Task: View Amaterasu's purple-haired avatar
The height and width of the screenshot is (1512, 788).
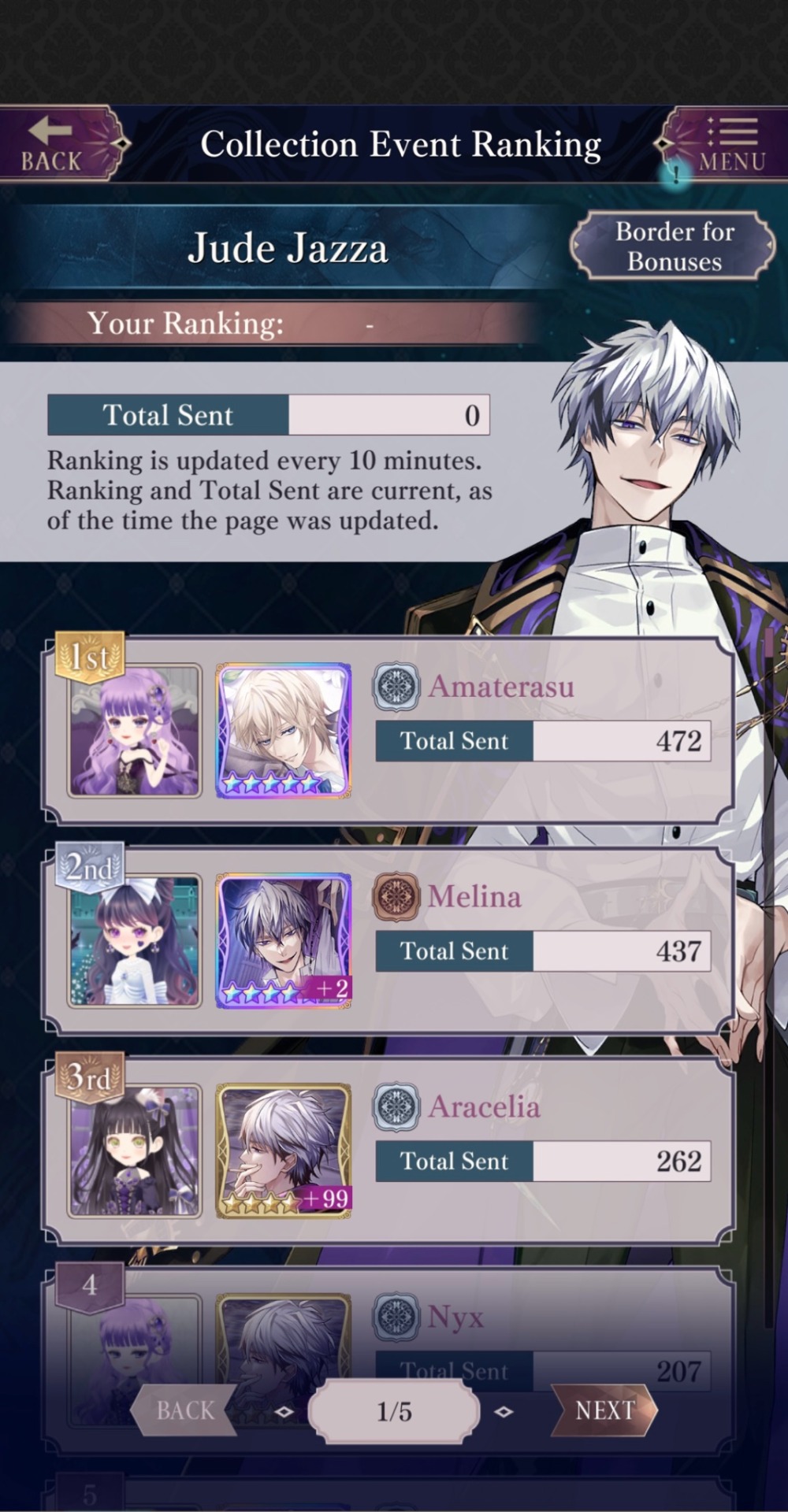Action: coord(134,731)
